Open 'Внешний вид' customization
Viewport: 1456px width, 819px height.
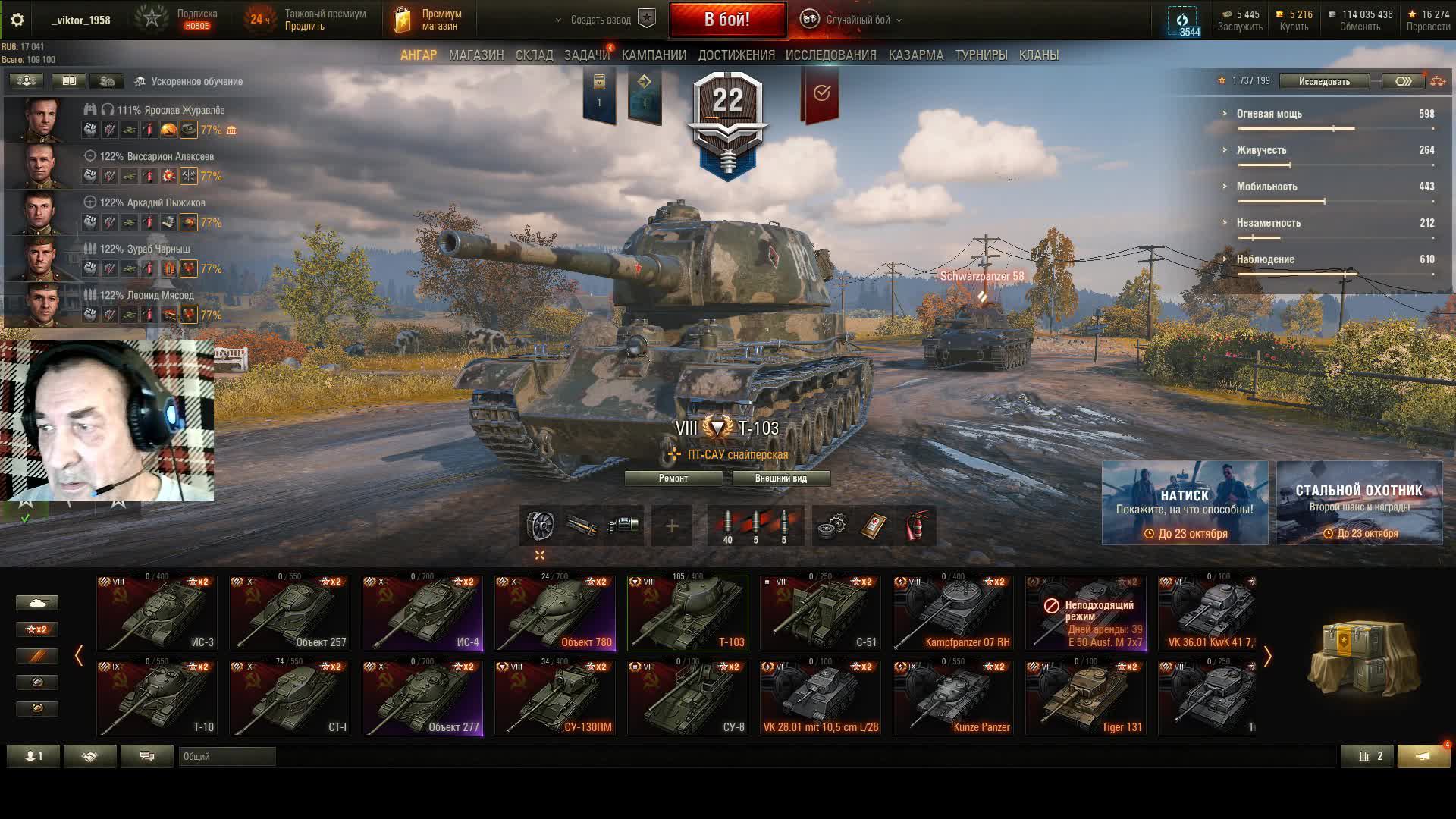point(780,479)
